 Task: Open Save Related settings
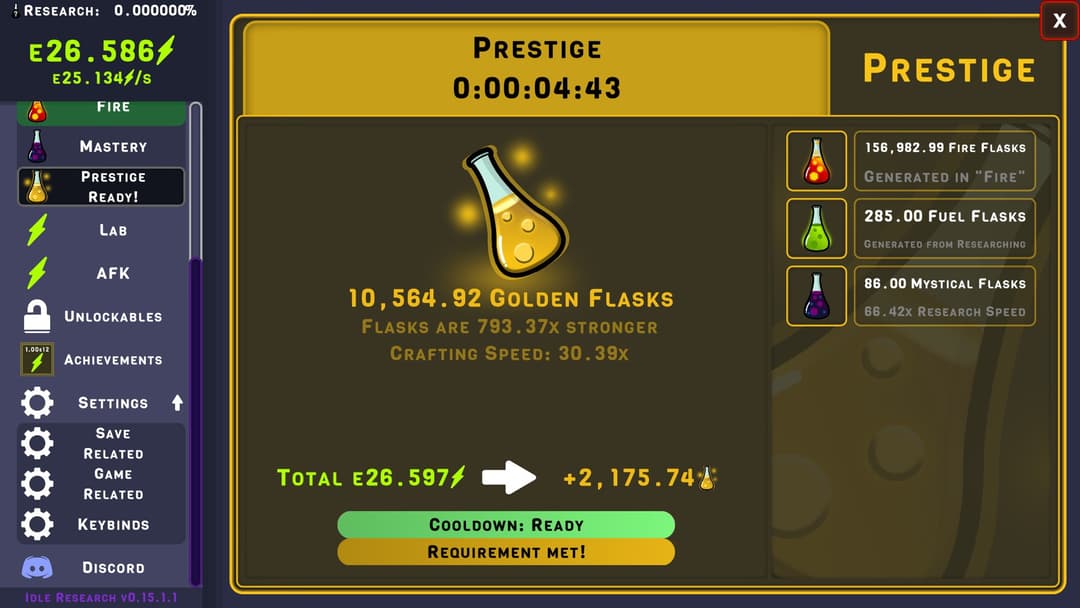pyautogui.click(x=101, y=443)
